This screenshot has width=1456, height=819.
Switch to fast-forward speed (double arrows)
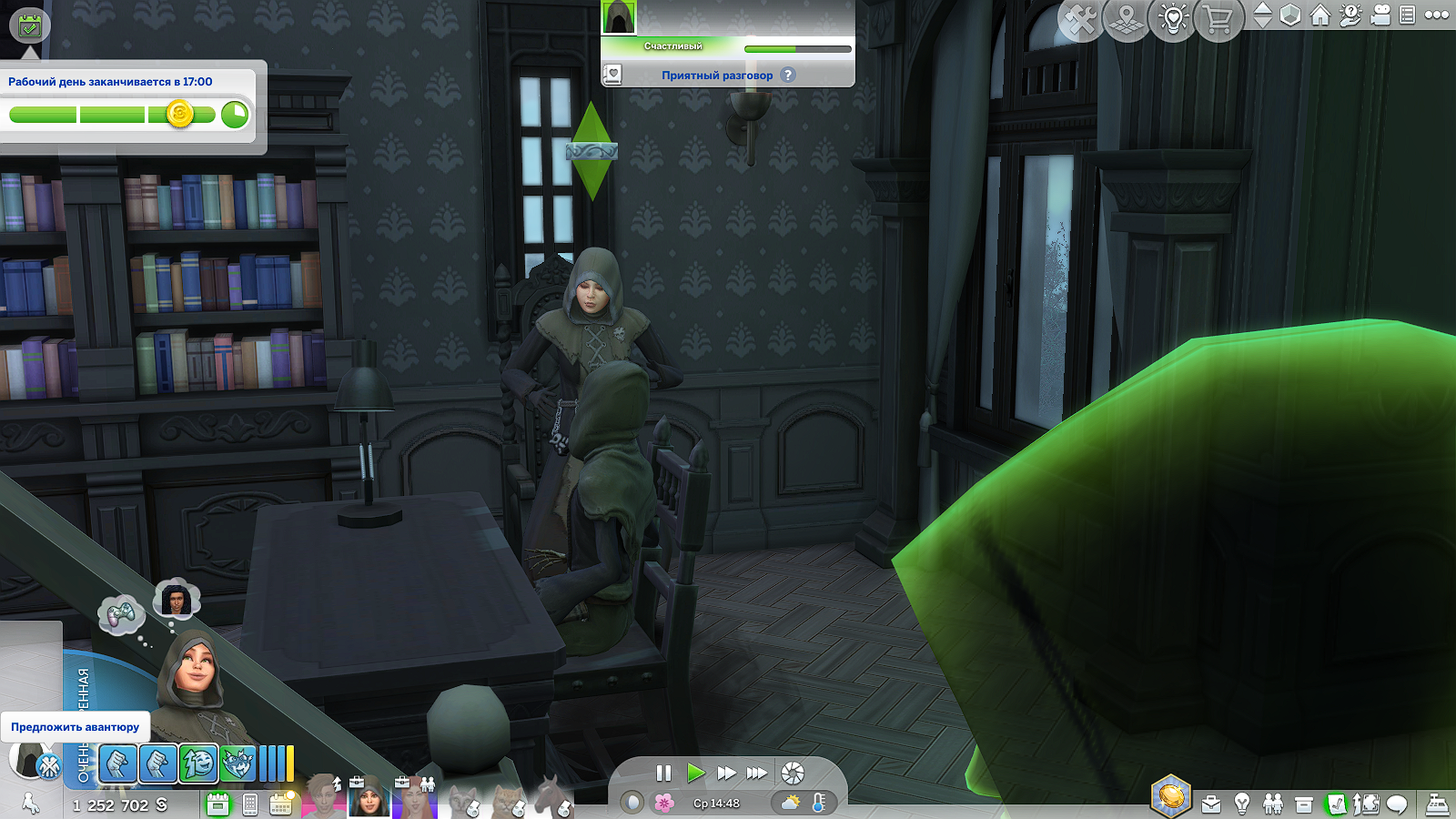(x=726, y=773)
